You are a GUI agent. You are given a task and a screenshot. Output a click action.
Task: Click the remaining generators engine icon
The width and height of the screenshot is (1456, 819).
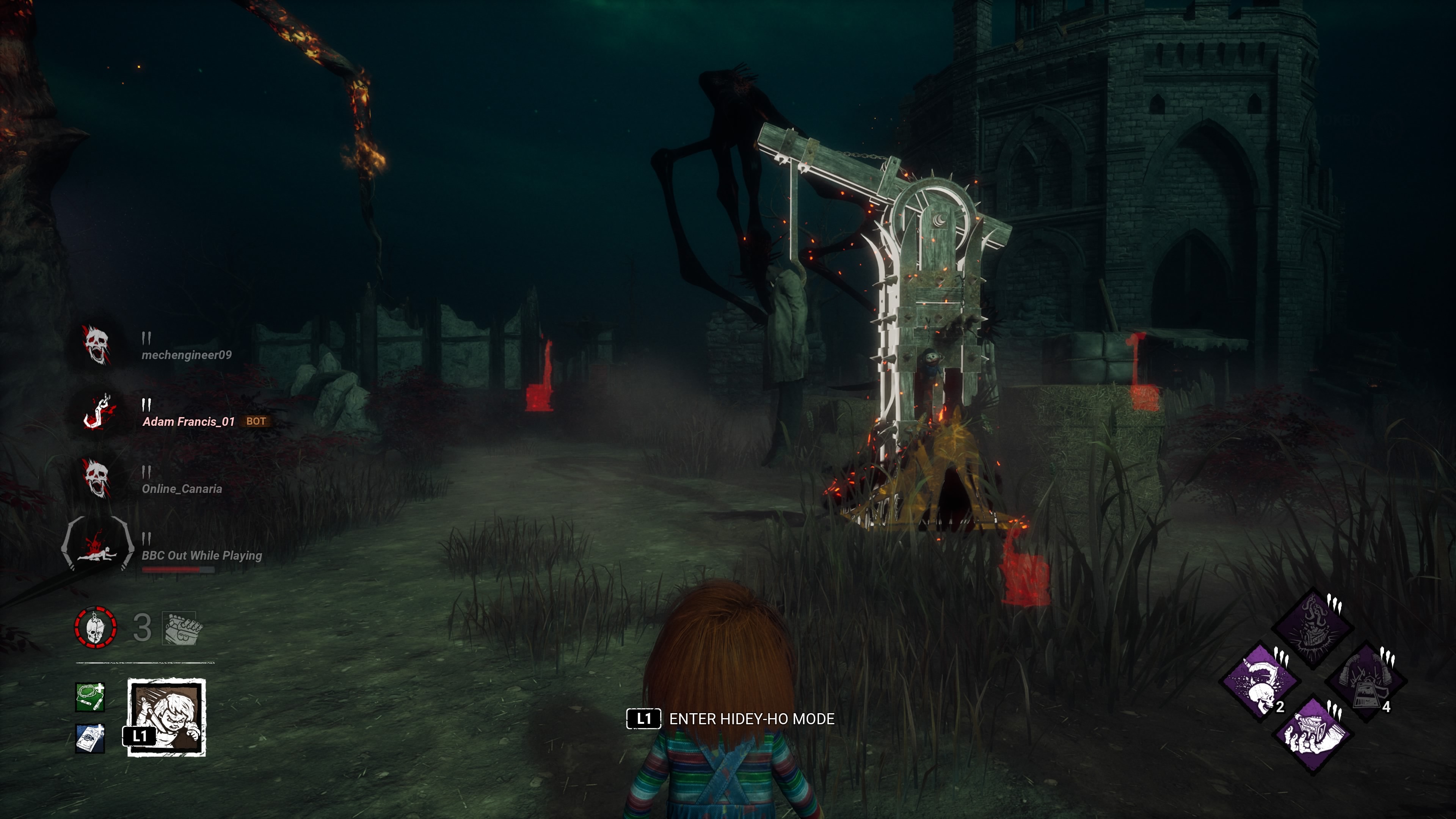point(182,628)
